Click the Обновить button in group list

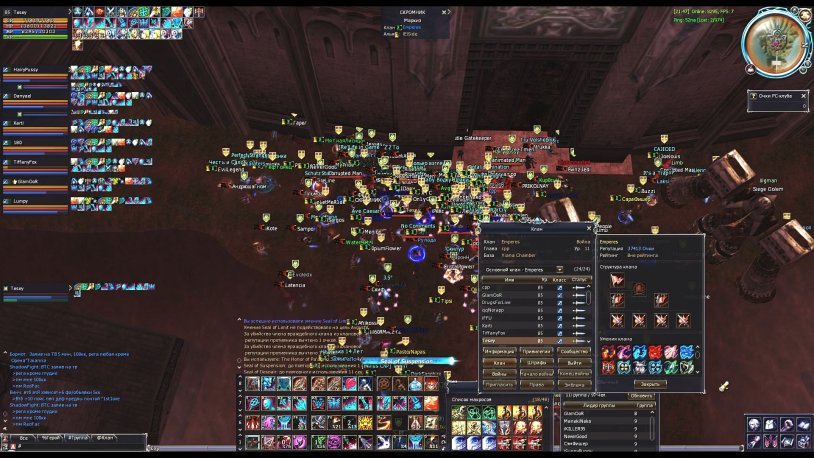pyautogui.click(x=641, y=394)
